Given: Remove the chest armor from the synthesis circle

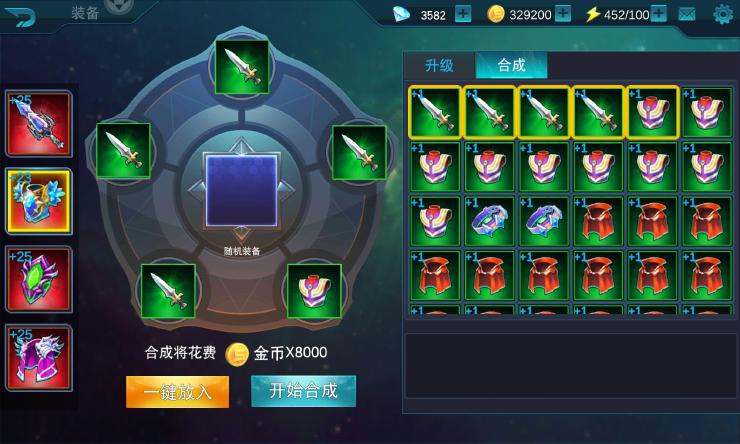Looking at the screenshot, I should (314, 290).
